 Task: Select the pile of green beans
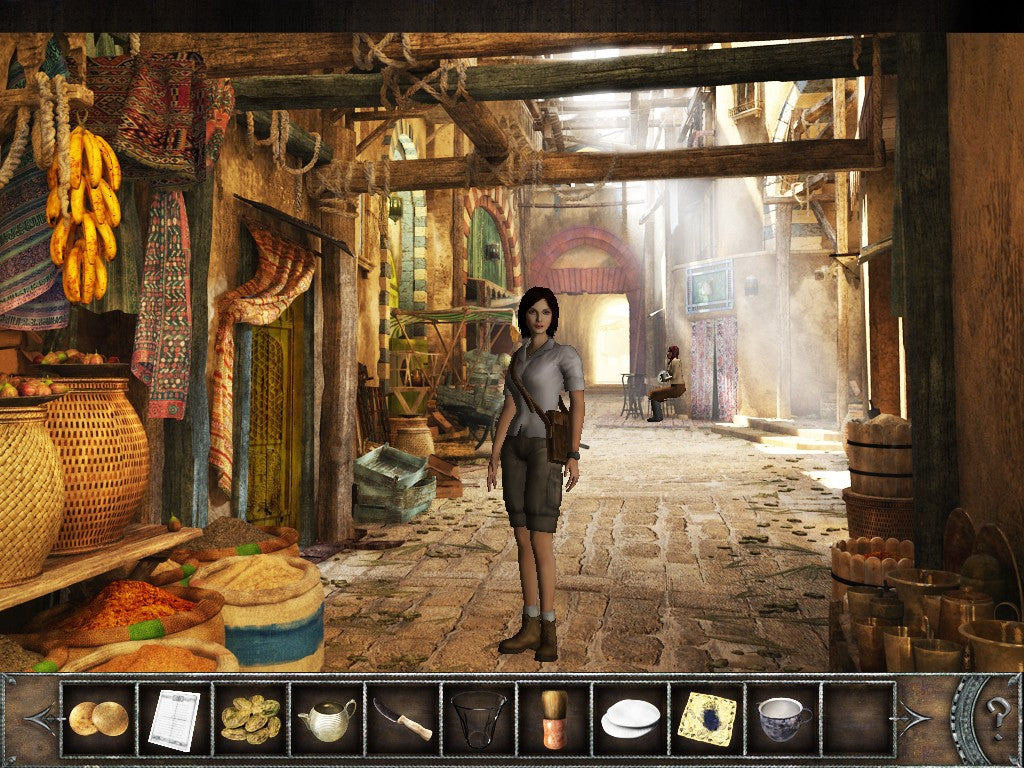pos(250,718)
